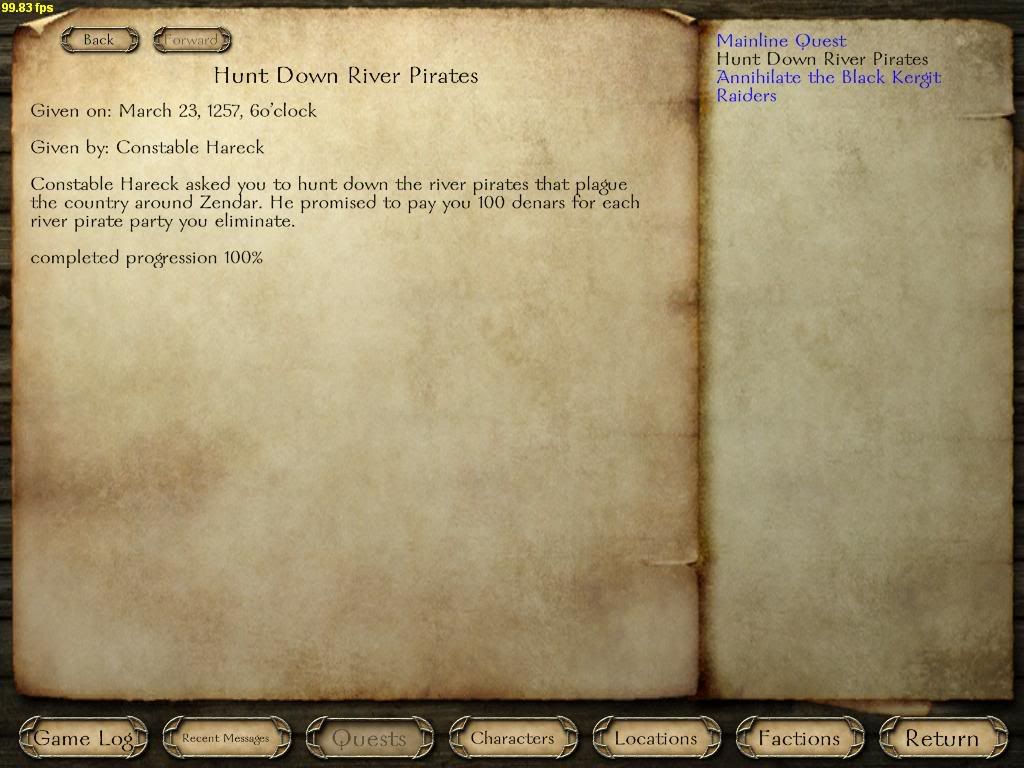Open the Characters tab
1024x768 pixels.
(x=512, y=739)
